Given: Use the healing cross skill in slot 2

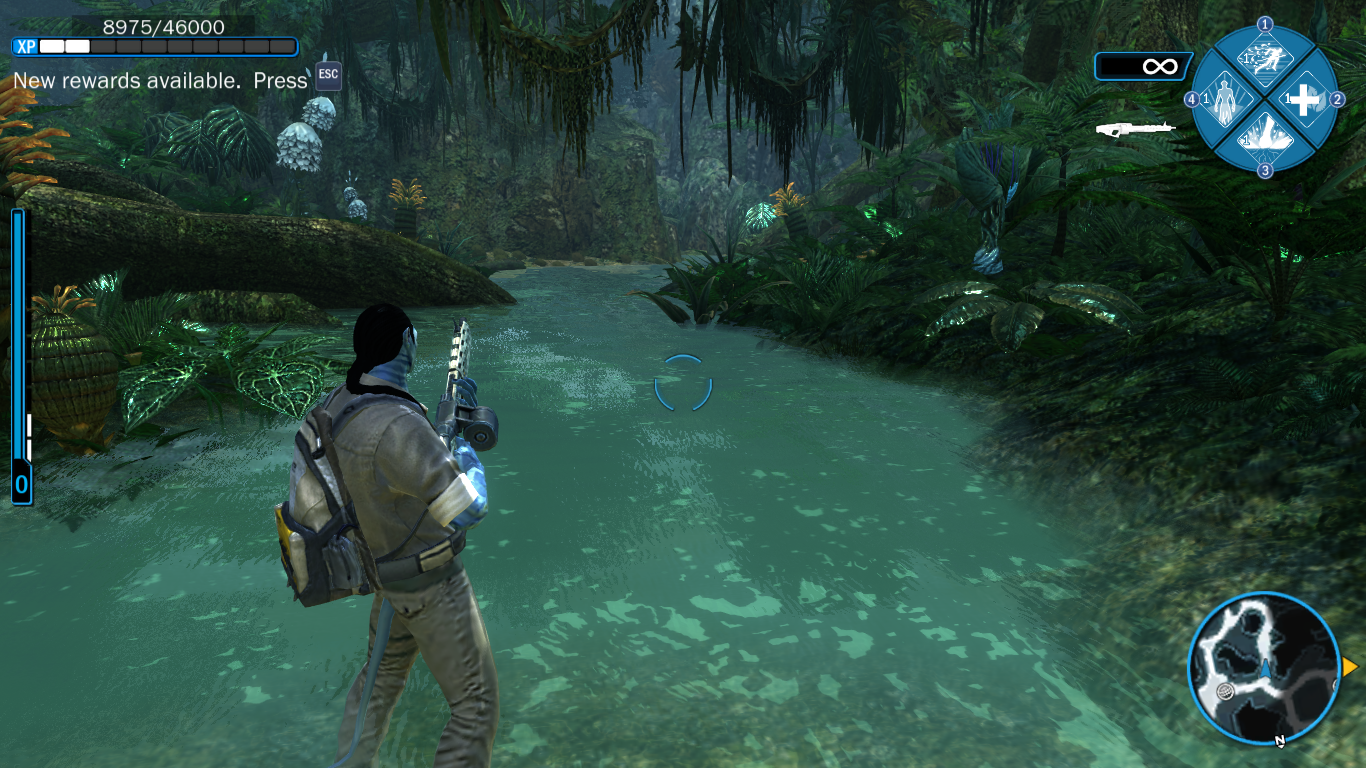Looking at the screenshot, I should [x=1304, y=99].
